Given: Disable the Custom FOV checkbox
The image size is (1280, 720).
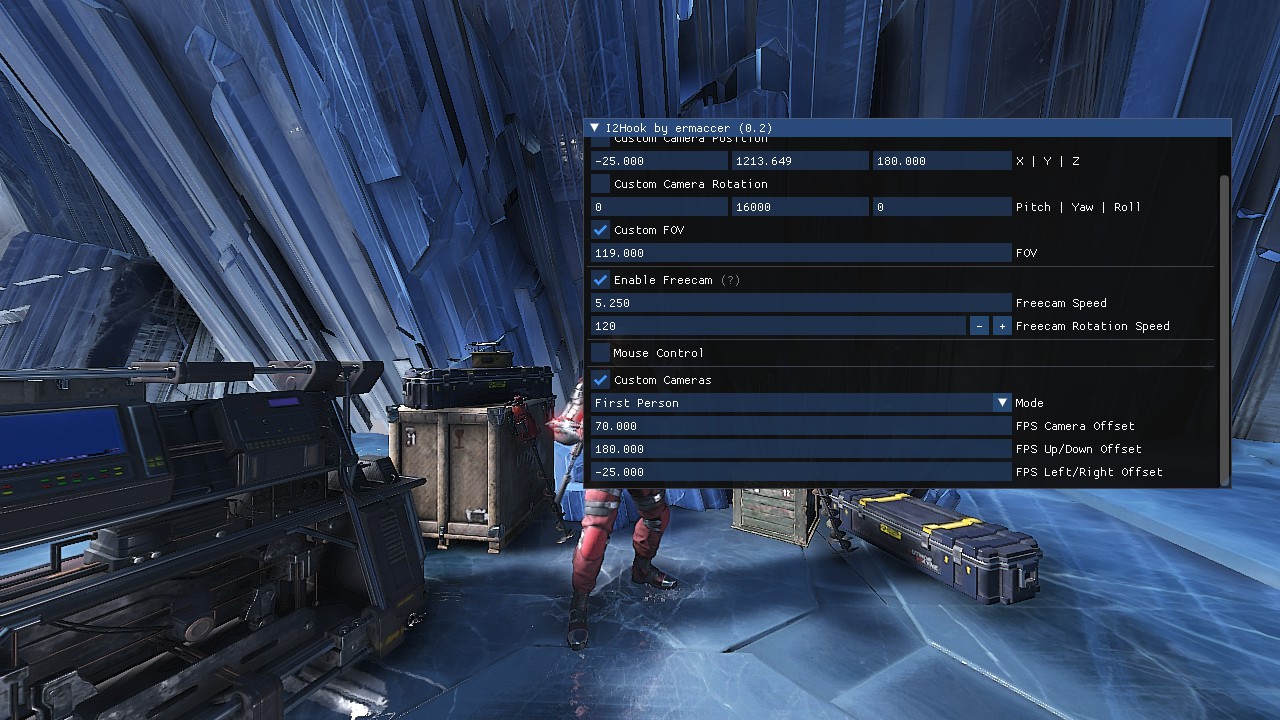Looking at the screenshot, I should [601, 230].
